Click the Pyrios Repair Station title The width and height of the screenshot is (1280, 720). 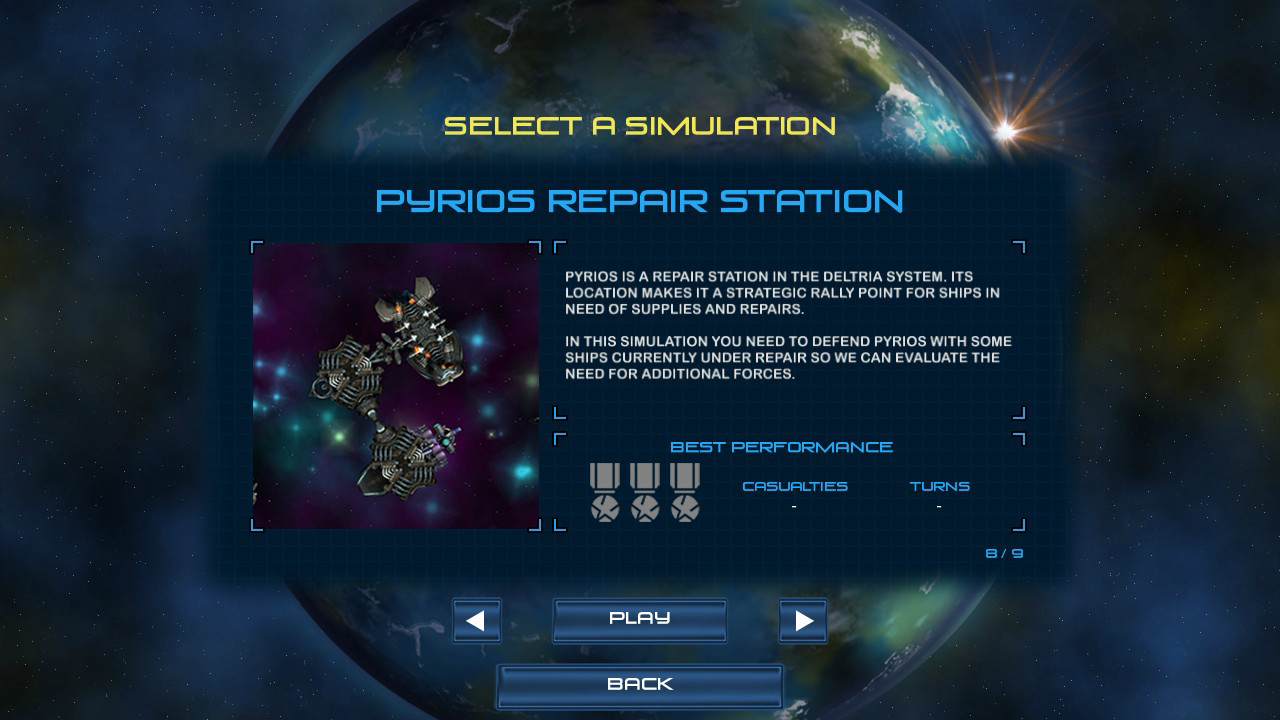(x=640, y=201)
